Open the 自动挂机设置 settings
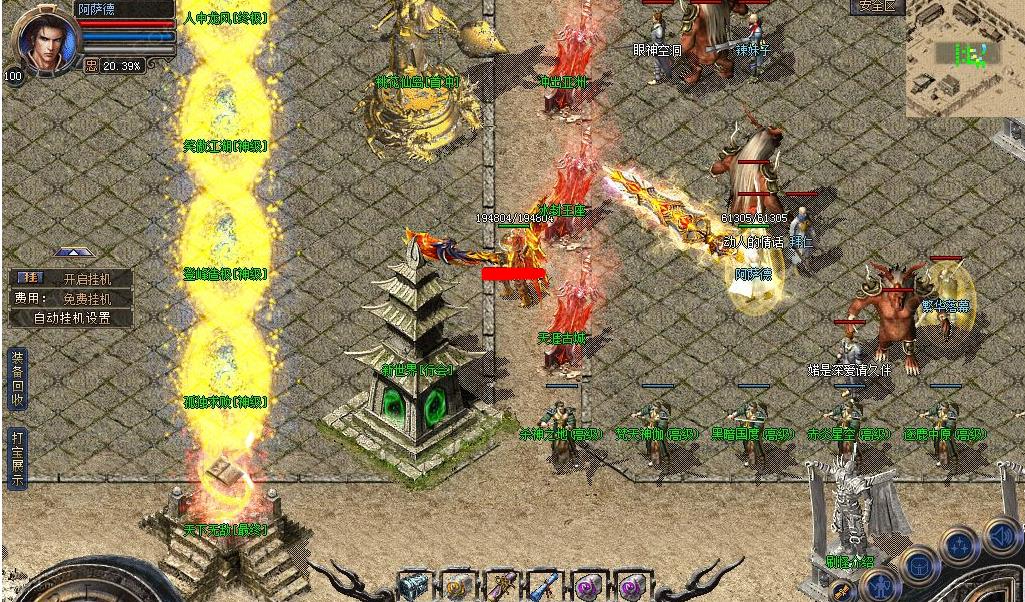Viewport: 1025px width, 602px height. [70, 318]
